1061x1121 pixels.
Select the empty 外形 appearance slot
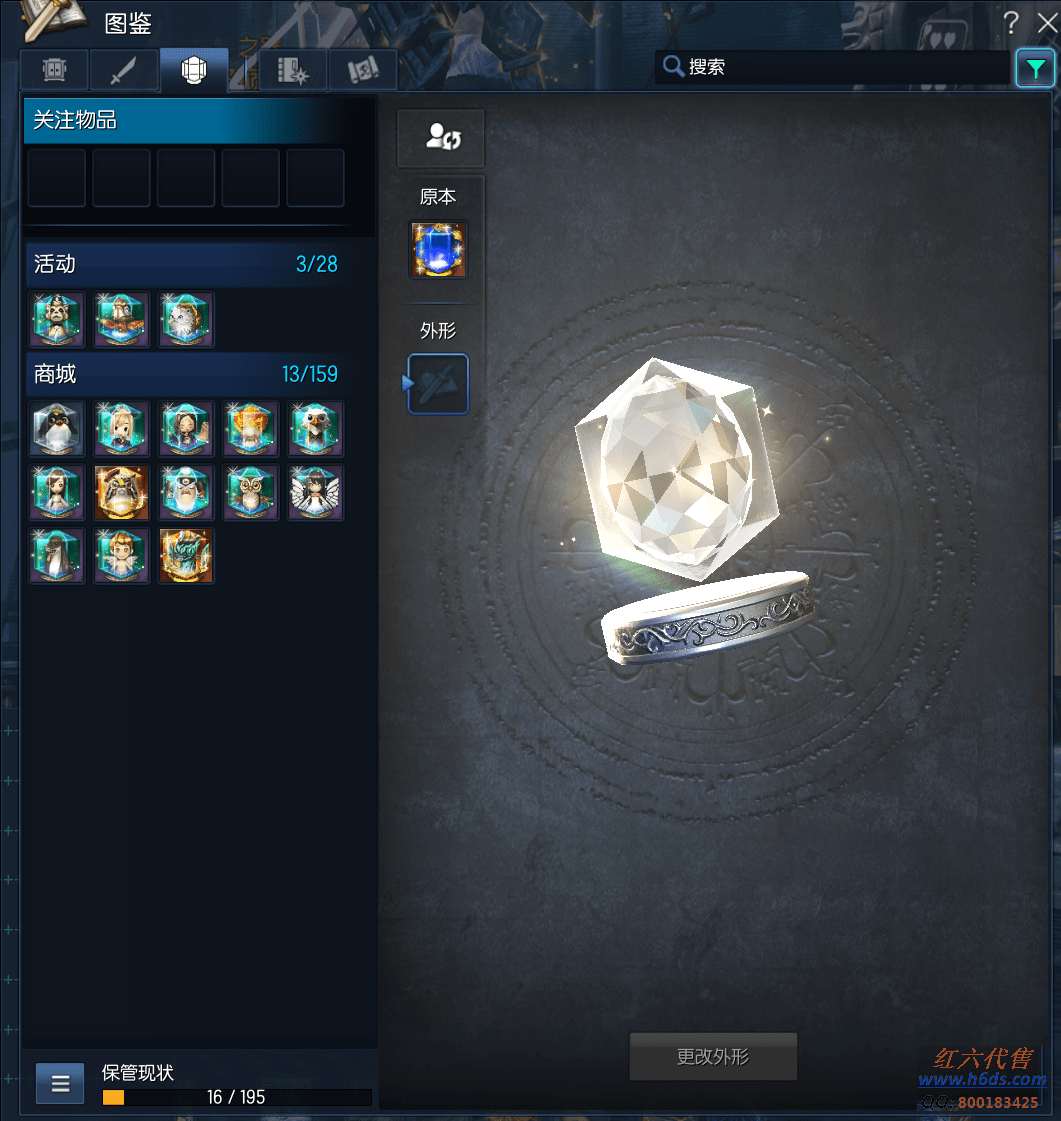(438, 383)
